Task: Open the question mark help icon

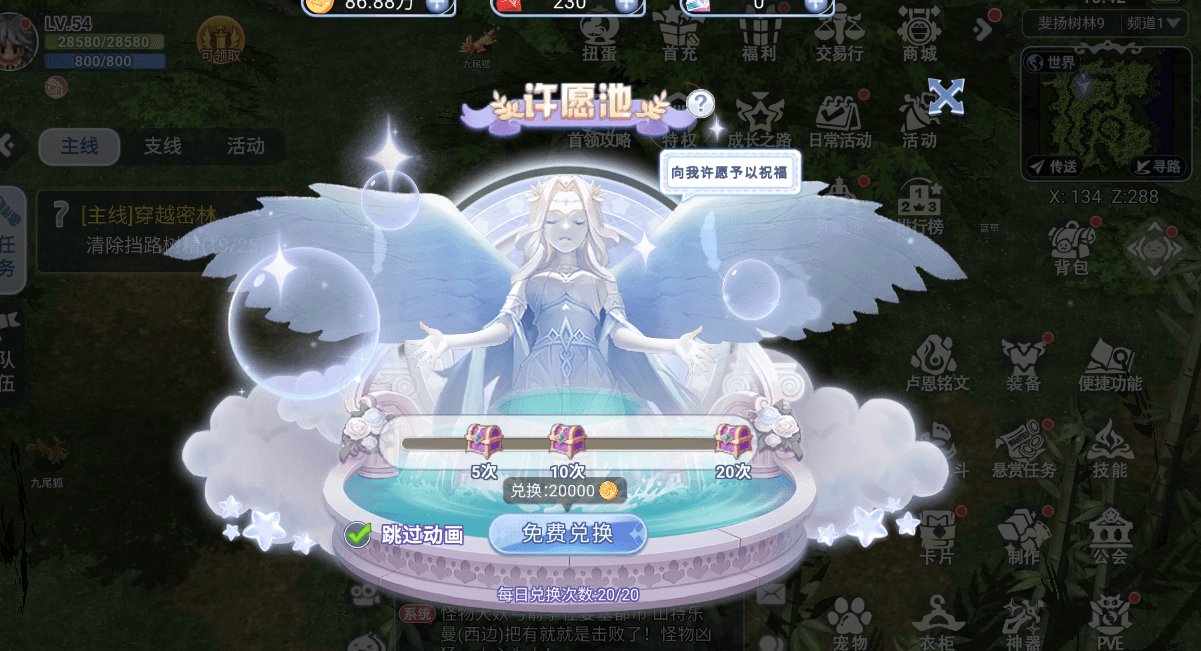Action: [x=701, y=103]
